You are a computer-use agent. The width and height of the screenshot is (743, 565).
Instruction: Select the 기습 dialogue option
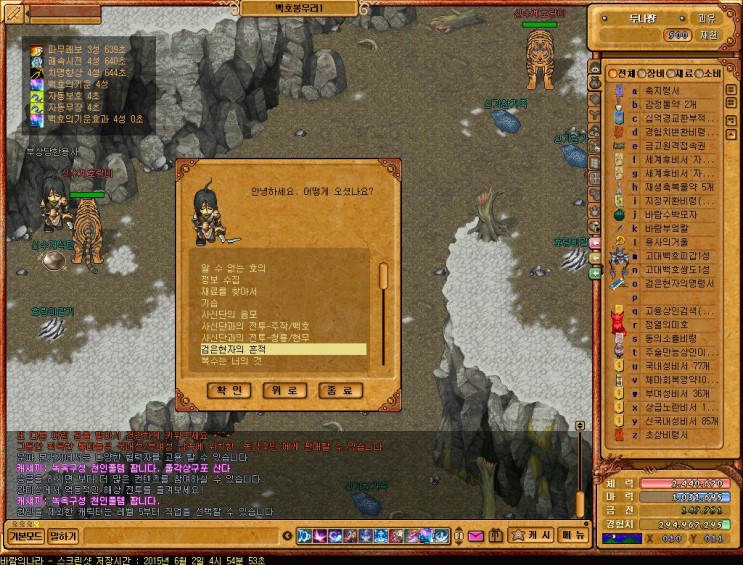[x=210, y=302]
